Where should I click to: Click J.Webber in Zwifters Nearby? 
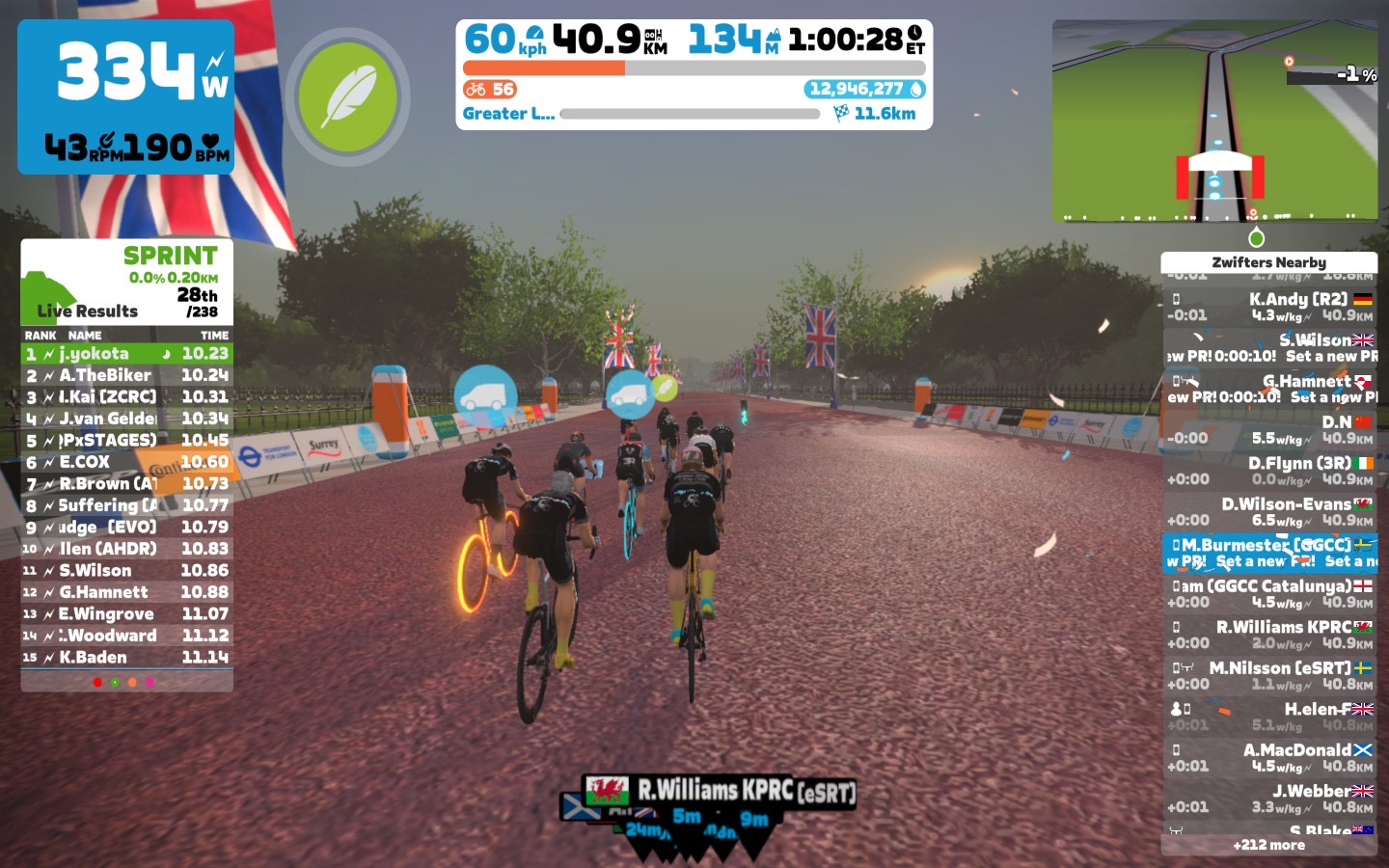(x=1268, y=799)
